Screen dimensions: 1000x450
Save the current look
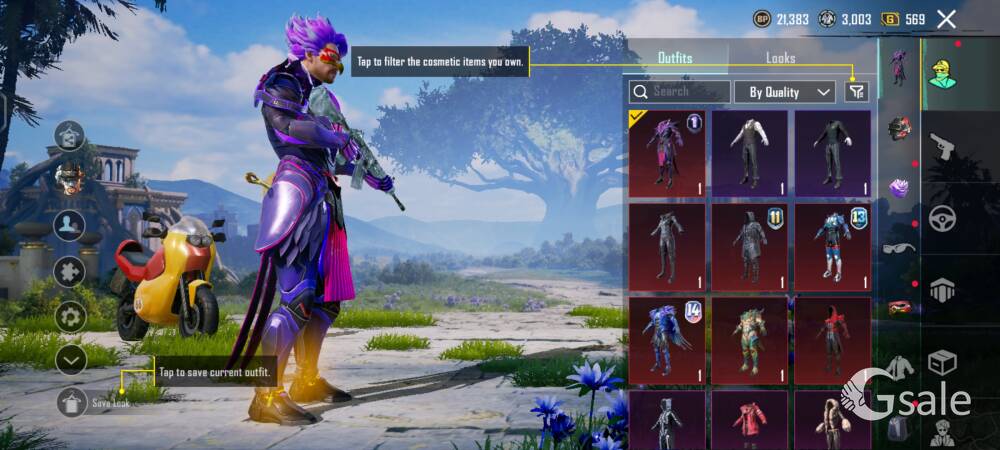click(x=72, y=402)
